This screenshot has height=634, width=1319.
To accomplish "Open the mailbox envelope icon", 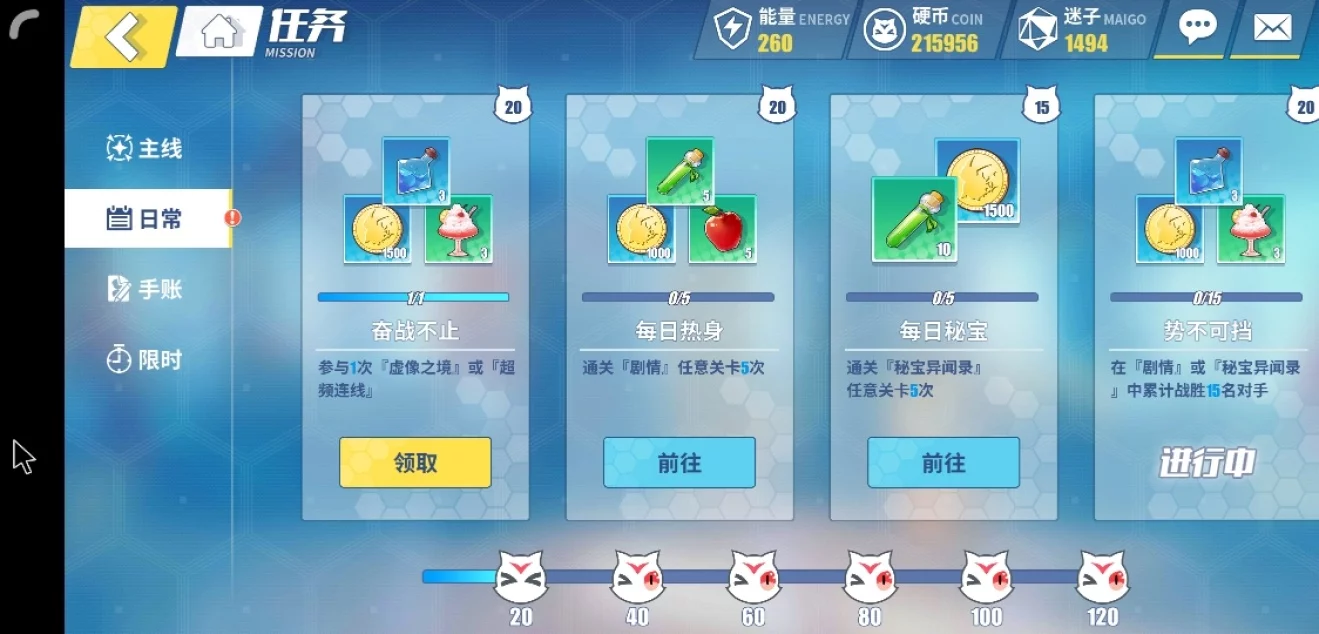I will (1272, 28).
